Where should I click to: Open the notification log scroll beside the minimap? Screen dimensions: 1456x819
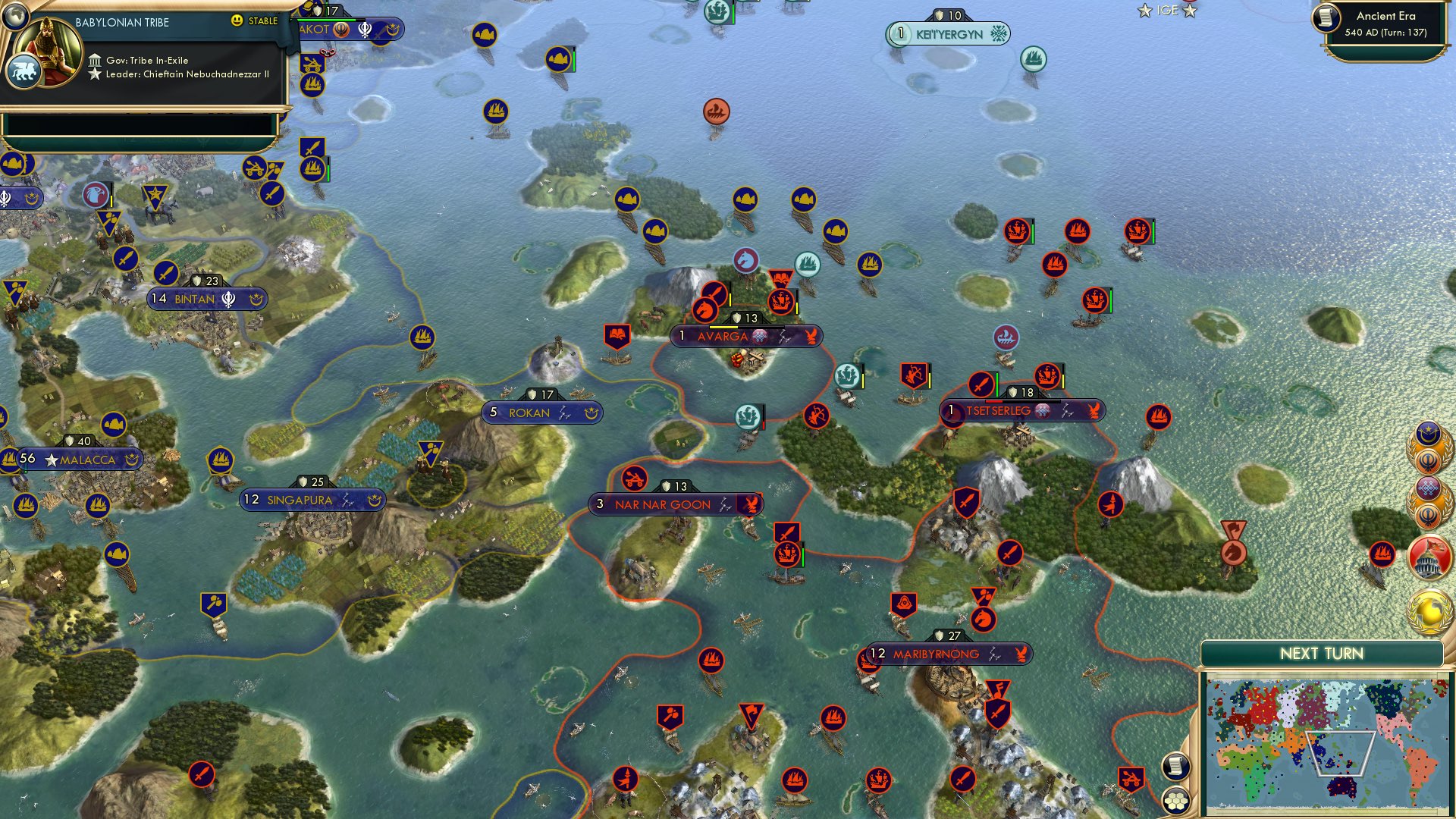coord(1176,767)
